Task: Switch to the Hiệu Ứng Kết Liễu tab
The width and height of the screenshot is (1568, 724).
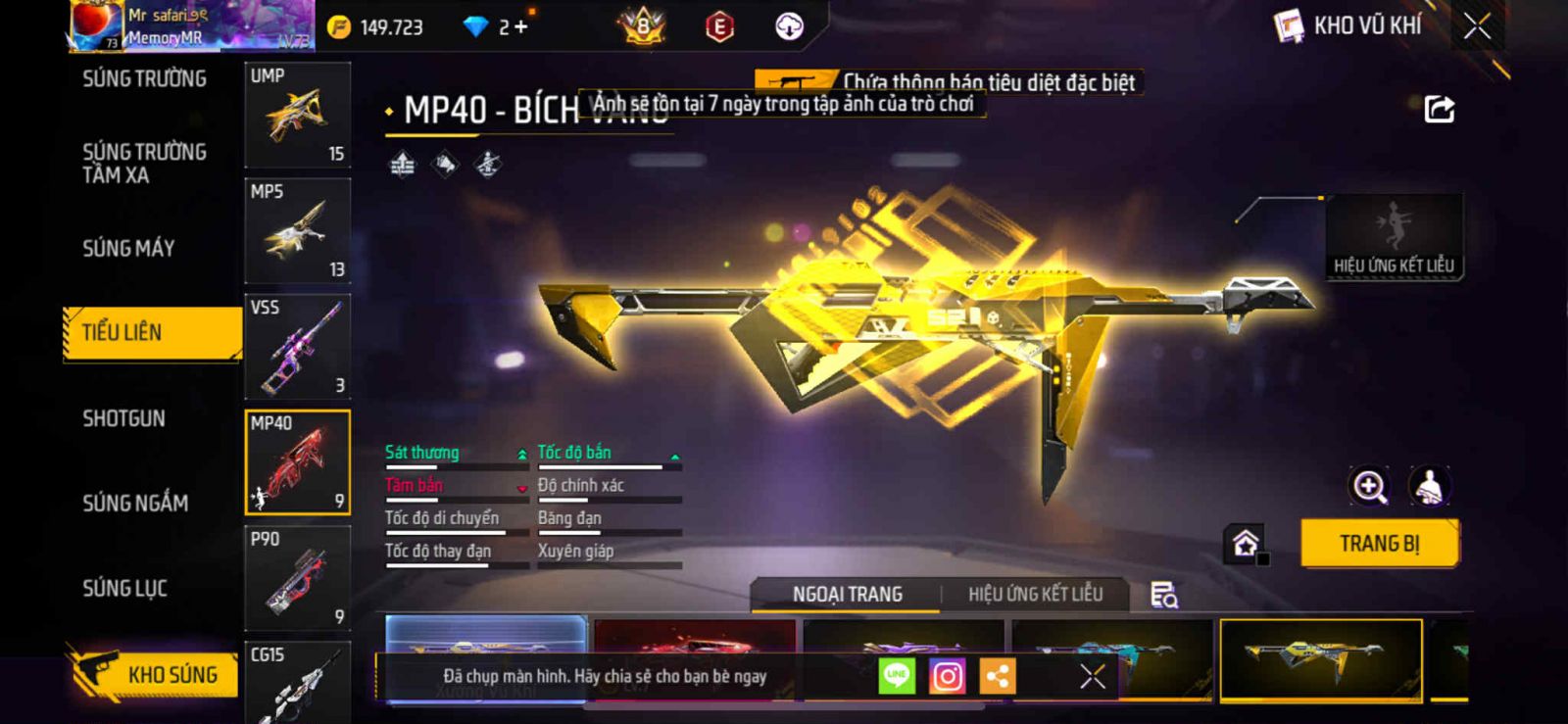Action: [x=1035, y=595]
